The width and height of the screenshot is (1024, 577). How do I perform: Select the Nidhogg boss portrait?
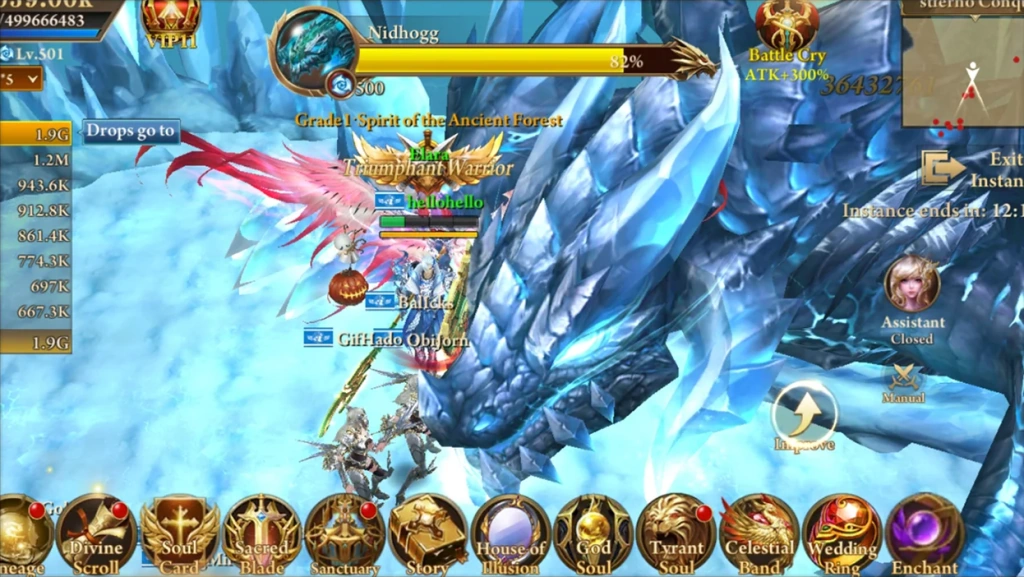pos(314,47)
